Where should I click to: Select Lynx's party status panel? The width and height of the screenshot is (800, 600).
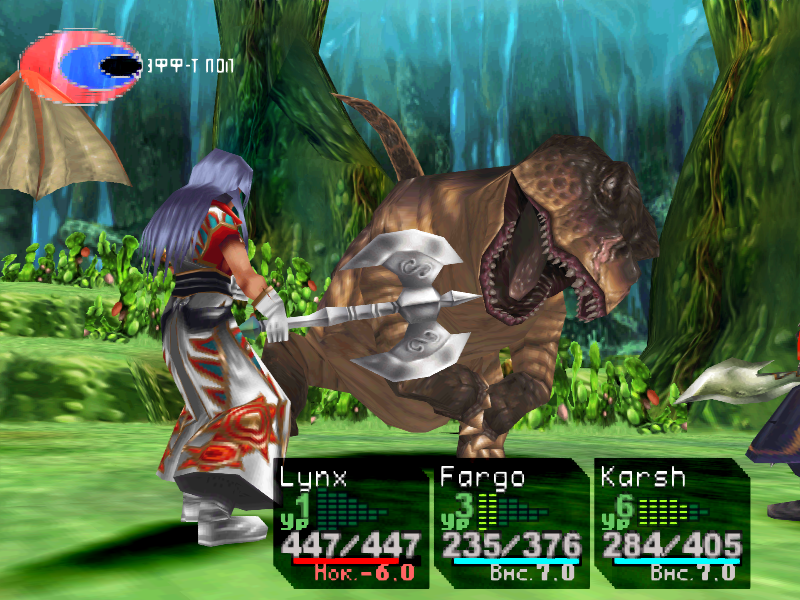pos(350,522)
